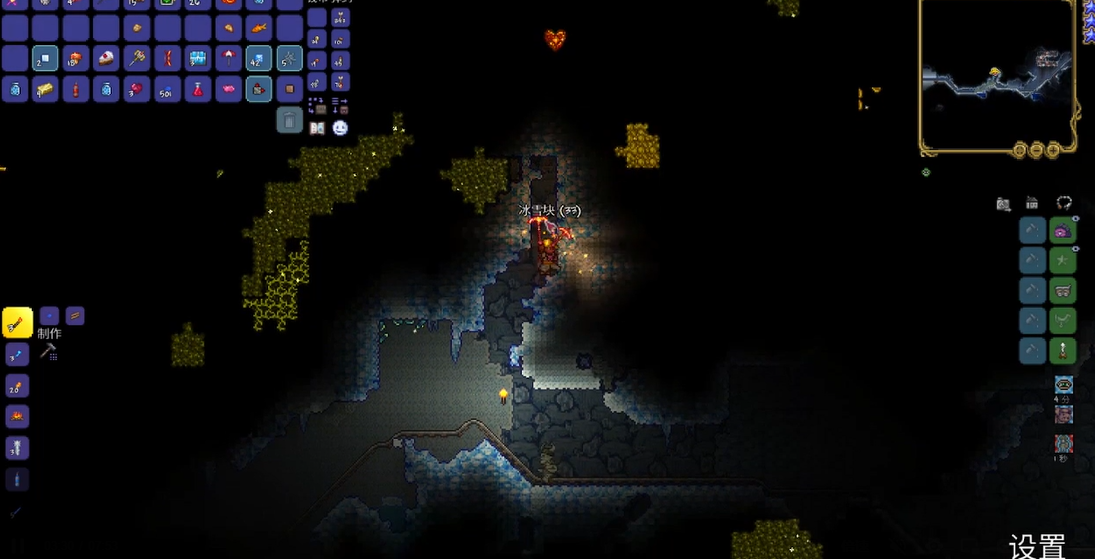Viewport: 1095px width, 559px height.
Task: Click the quick stack to chests icon
Action: pyautogui.click(x=317, y=104)
